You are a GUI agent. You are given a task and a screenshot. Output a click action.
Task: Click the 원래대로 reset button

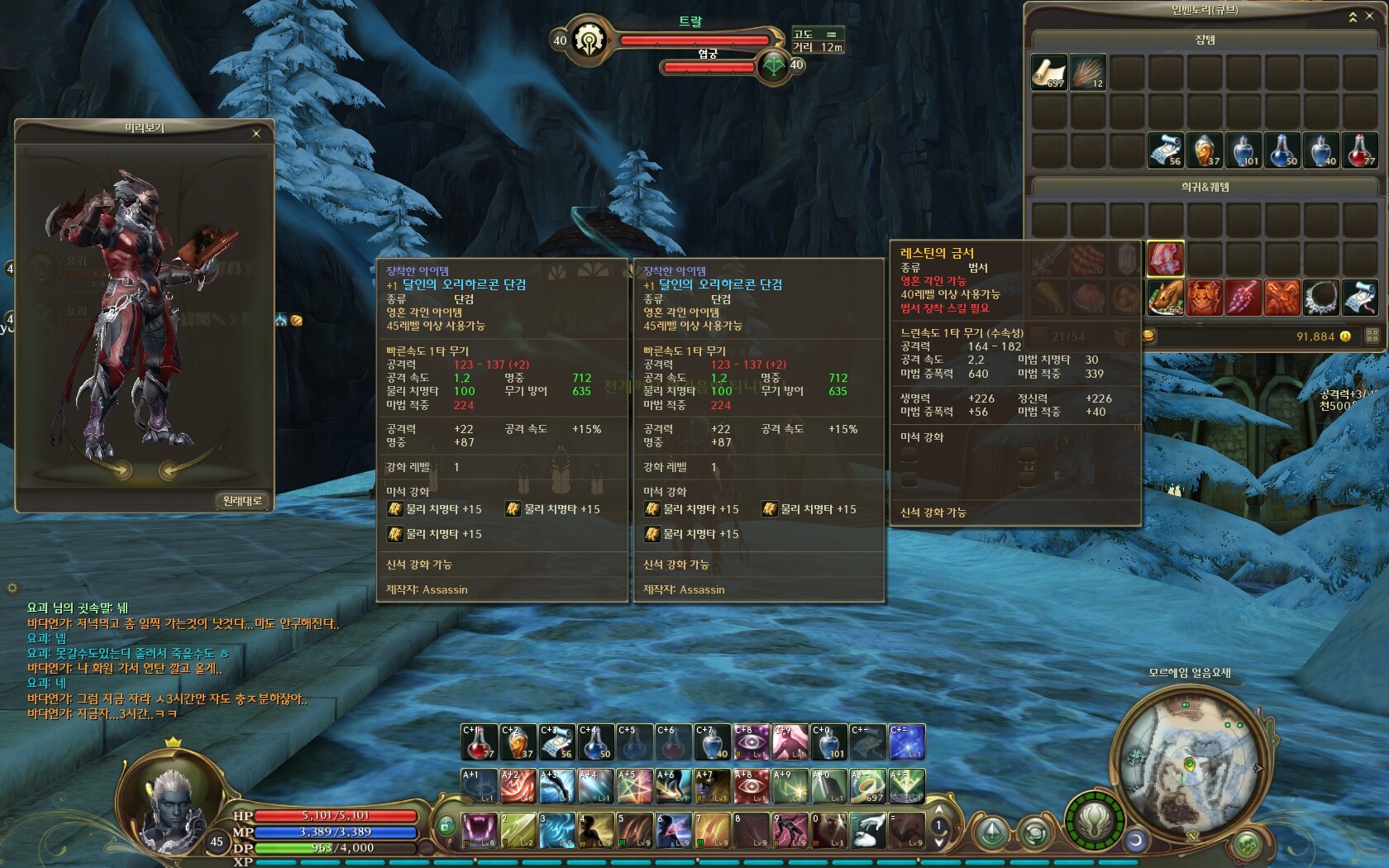pos(242,500)
